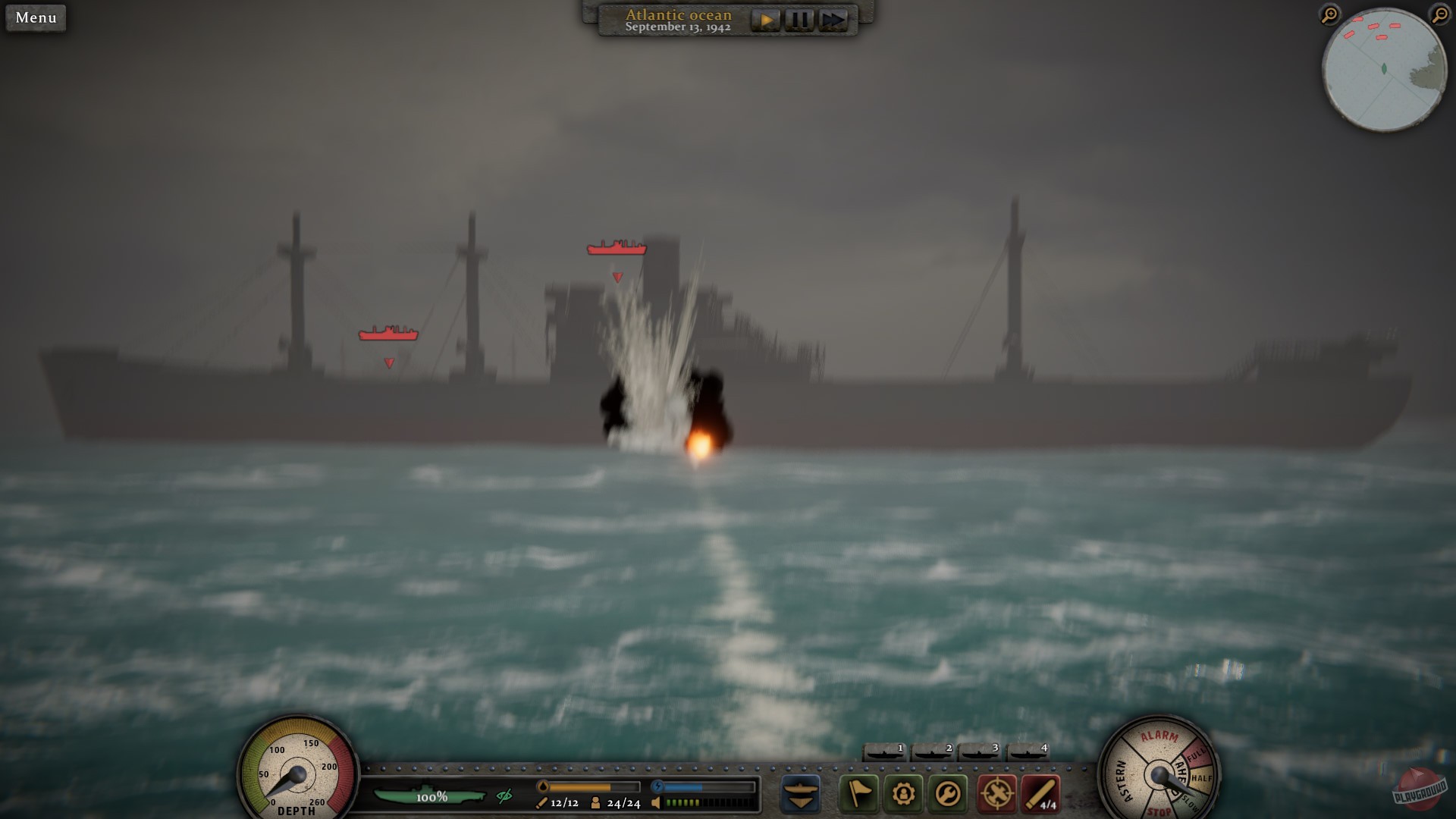
Task: Pause the game with the pause button
Action: pos(800,20)
